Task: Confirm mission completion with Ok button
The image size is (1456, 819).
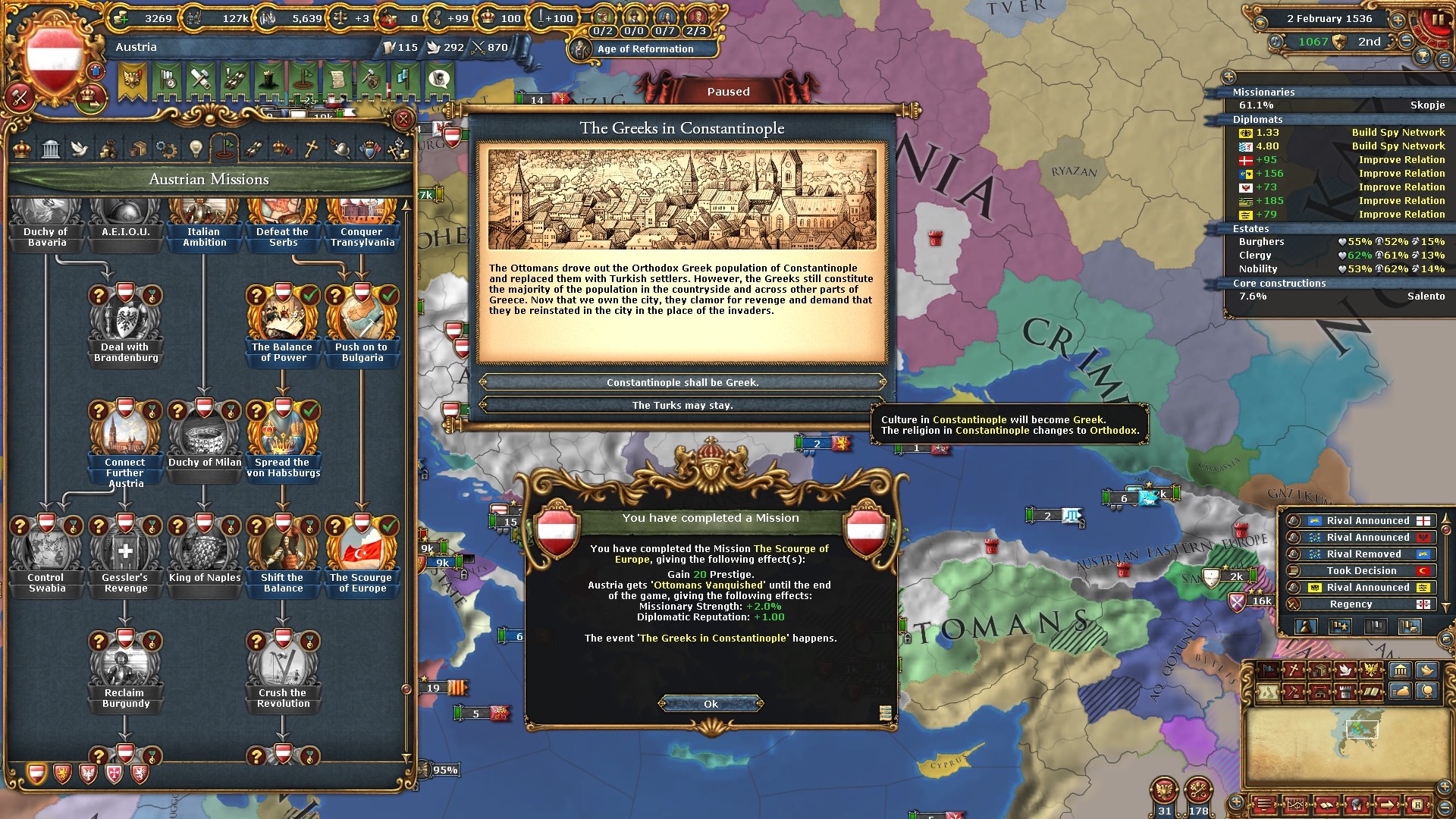Action: [711, 704]
